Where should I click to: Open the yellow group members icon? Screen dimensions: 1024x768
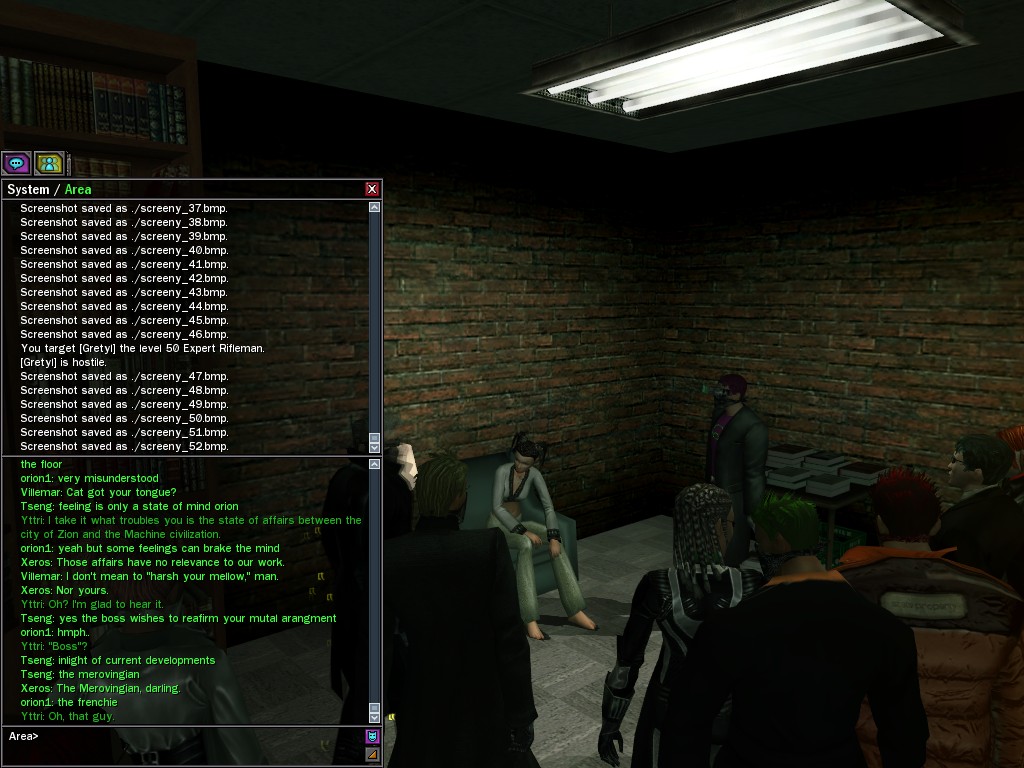point(49,163)
